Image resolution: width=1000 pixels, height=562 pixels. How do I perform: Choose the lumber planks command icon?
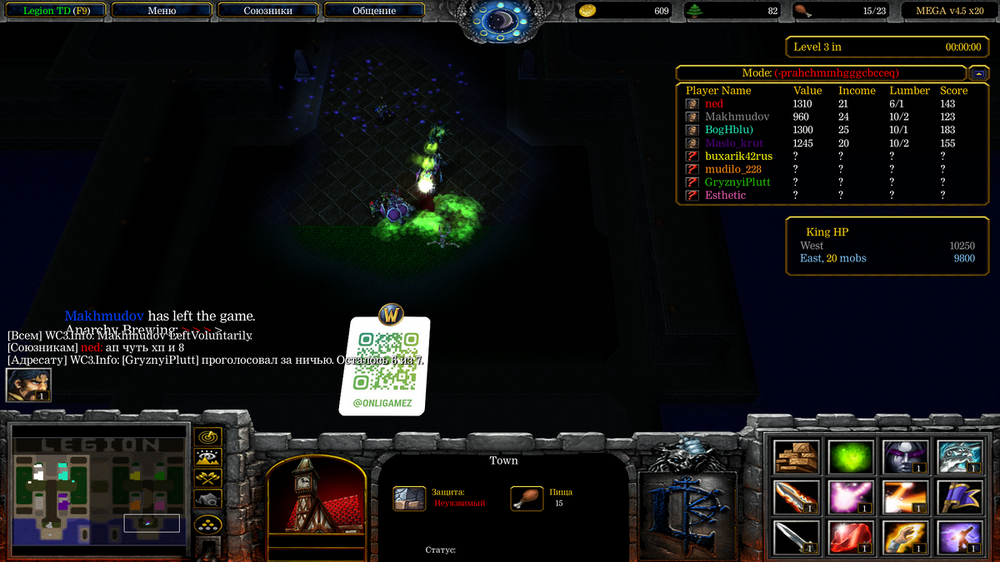click(x=797, y=457)
